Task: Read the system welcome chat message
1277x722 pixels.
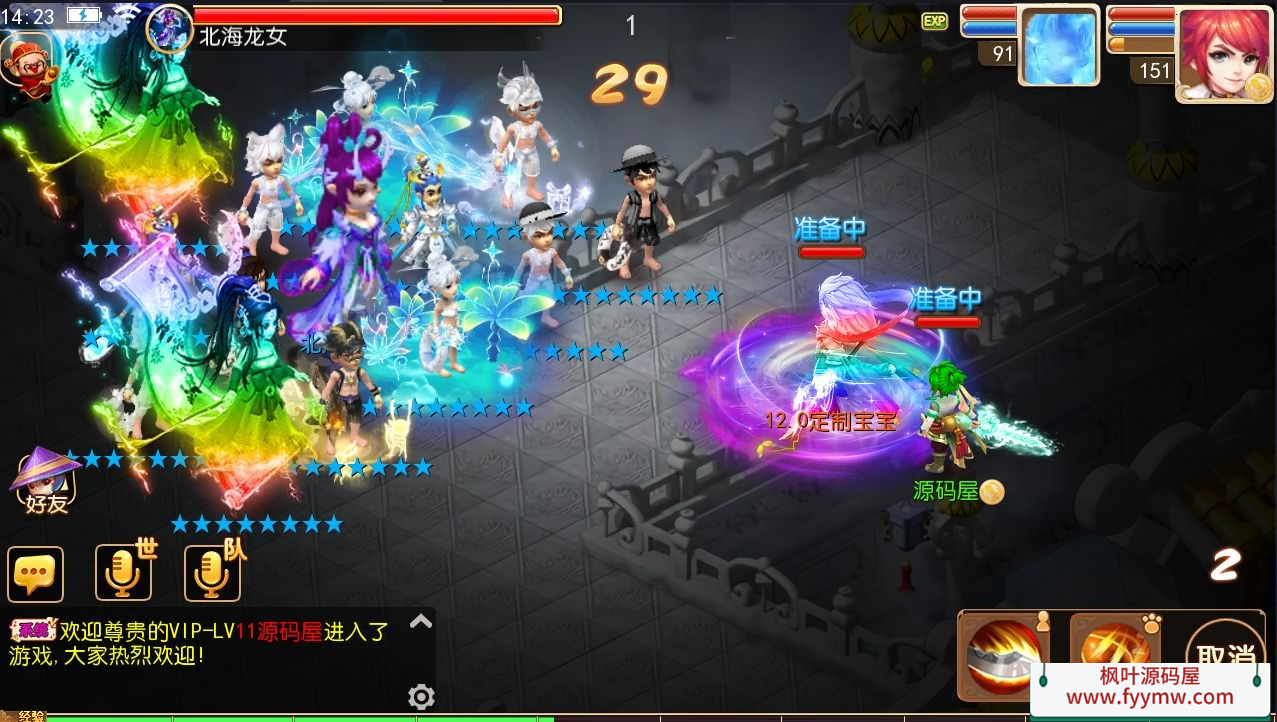Action: (200, 643)
